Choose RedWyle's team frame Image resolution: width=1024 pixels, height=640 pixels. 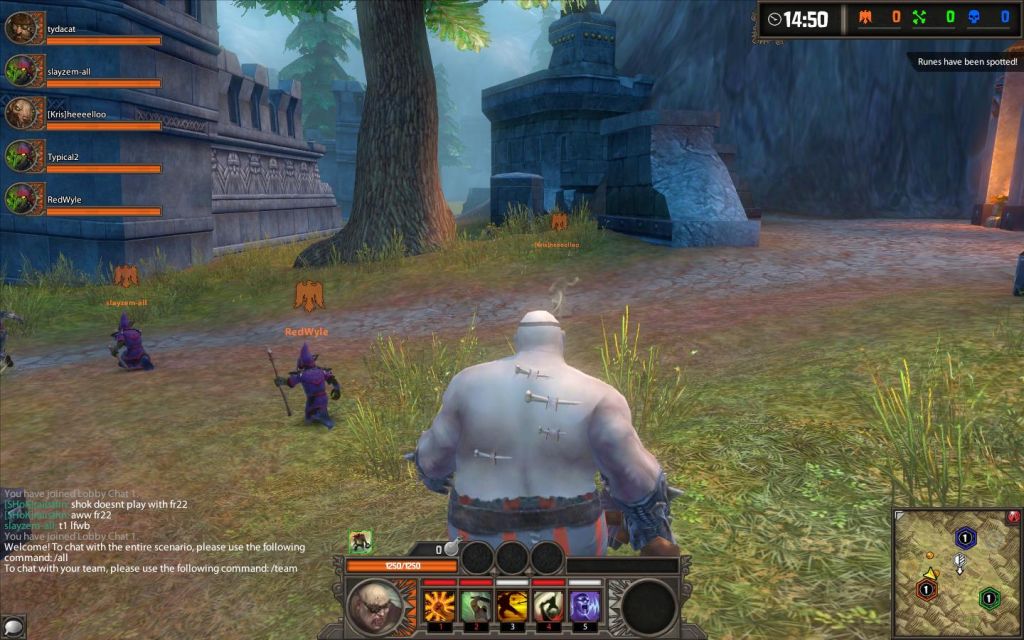pos(22,199)
